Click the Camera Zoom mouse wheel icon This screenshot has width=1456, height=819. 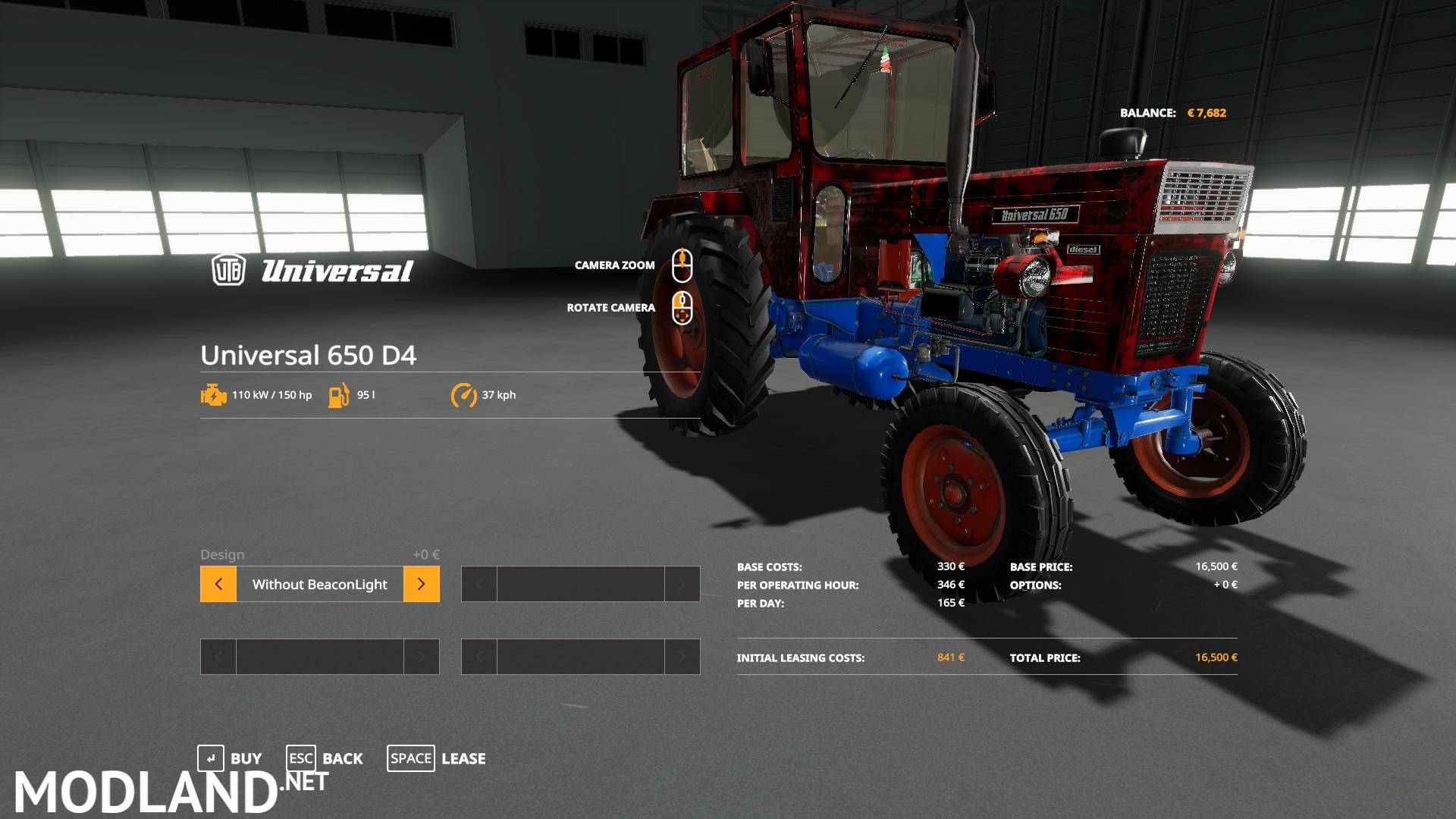(x=682, y=265)
